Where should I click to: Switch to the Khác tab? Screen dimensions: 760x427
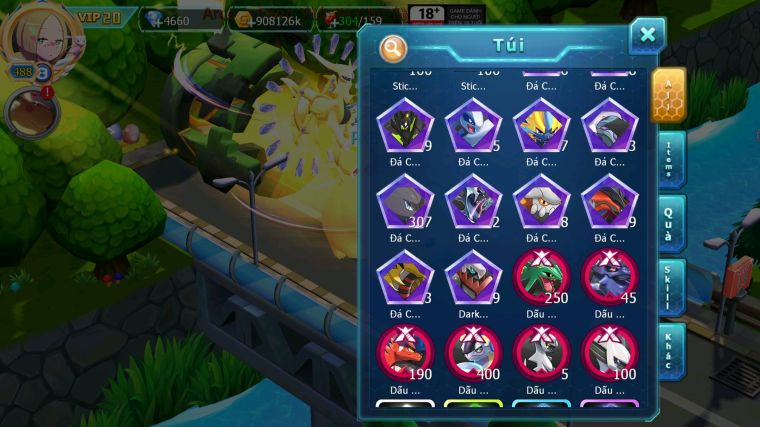pyautogui.click(x=670, y=350)
